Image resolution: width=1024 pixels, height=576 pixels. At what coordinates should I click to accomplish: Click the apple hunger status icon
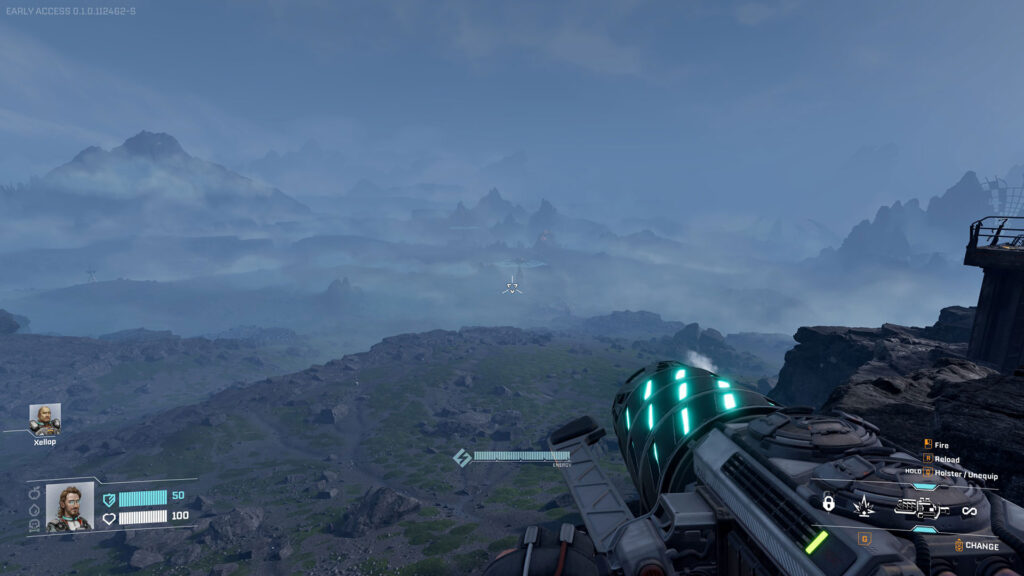[33, 494]
